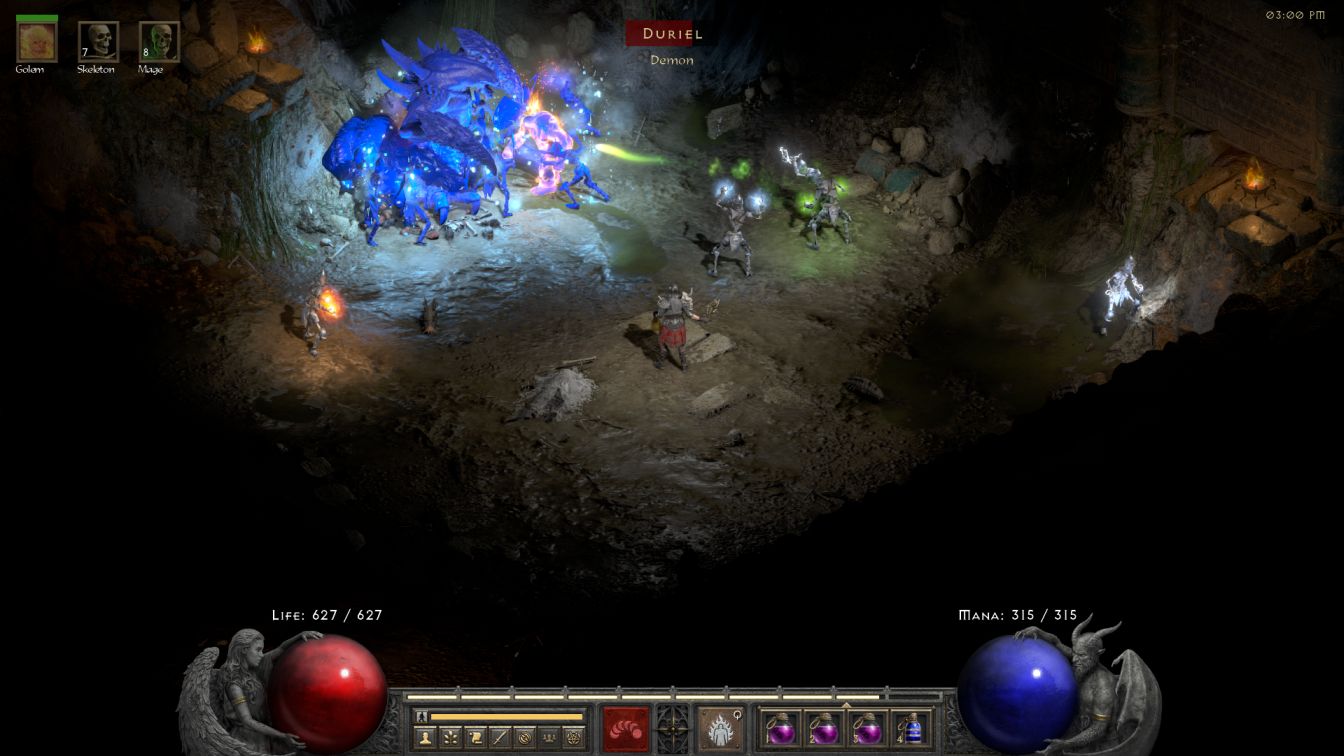Drink the blue mana potion in slot 4
Viewport: 1344px width, 756px height.
point(910,729)
